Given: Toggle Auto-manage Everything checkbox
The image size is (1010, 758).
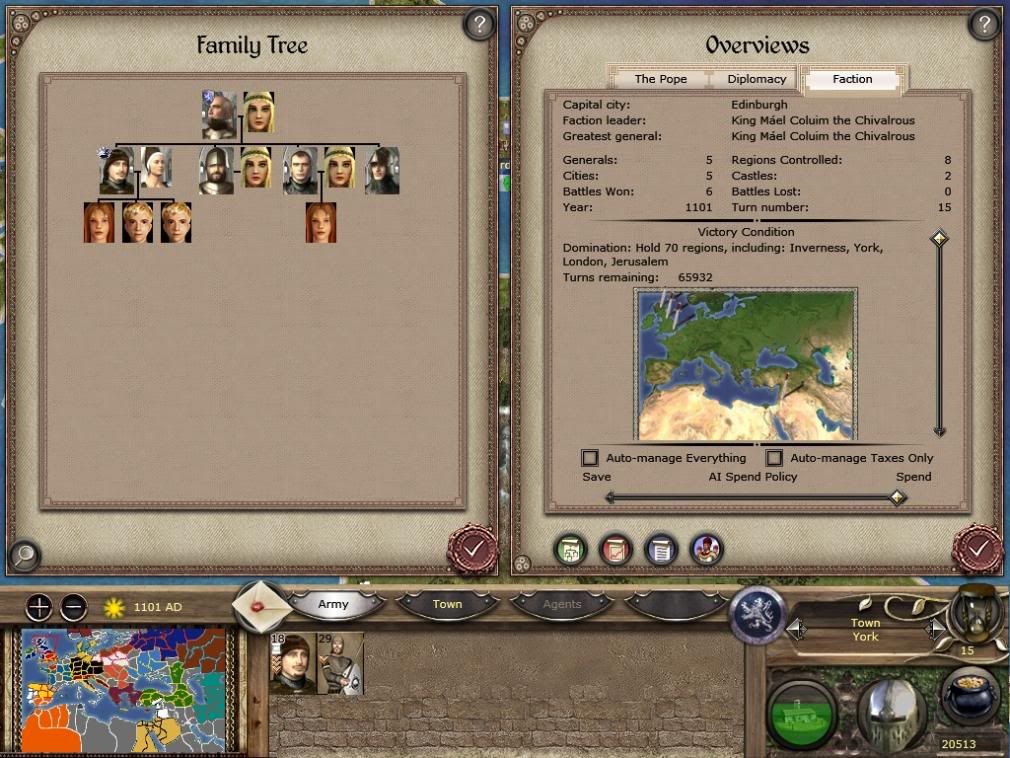Looking at the screenshot, I should click(590, 458).
